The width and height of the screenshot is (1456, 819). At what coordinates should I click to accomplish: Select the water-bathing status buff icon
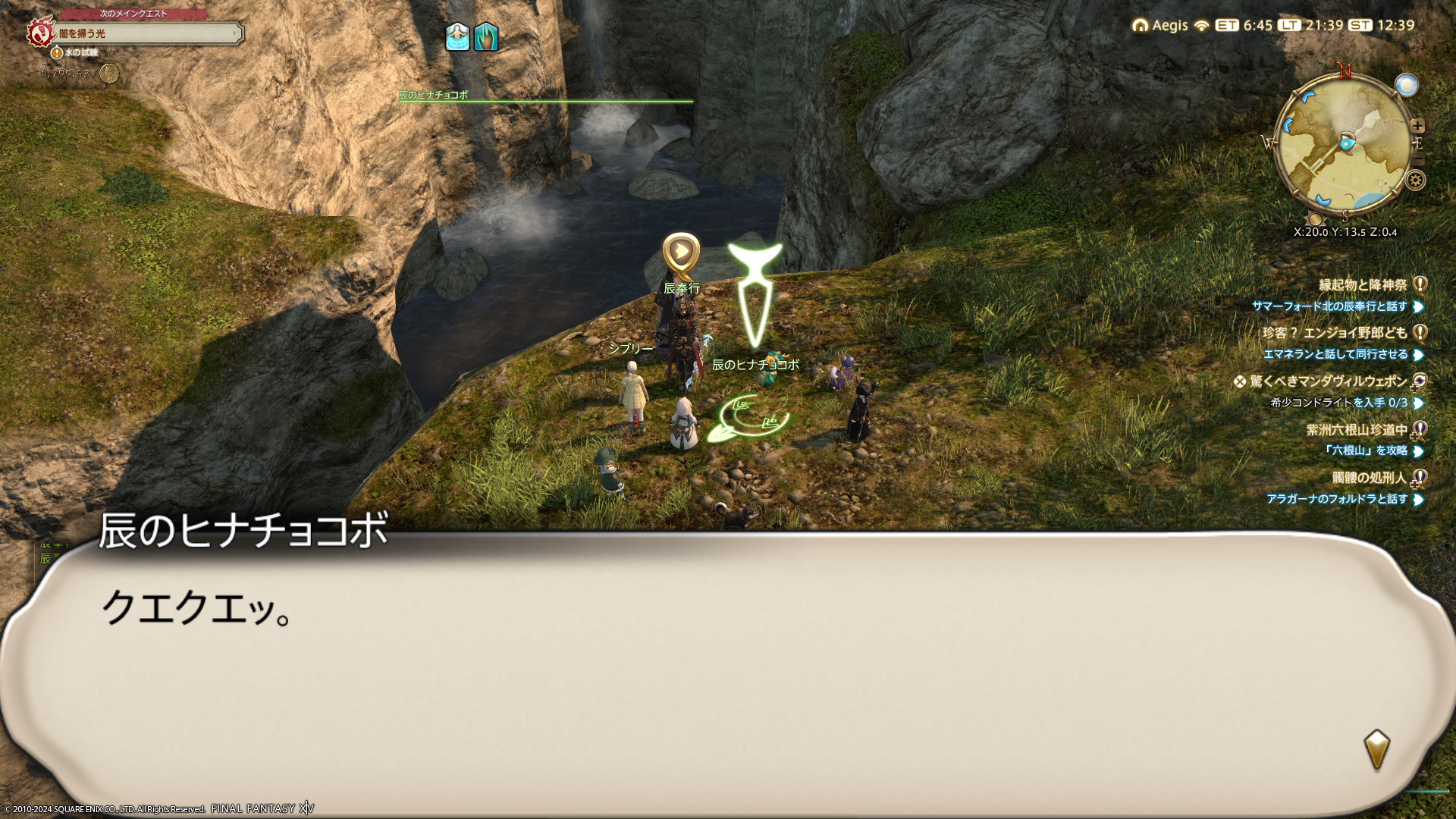coord(457,36)
